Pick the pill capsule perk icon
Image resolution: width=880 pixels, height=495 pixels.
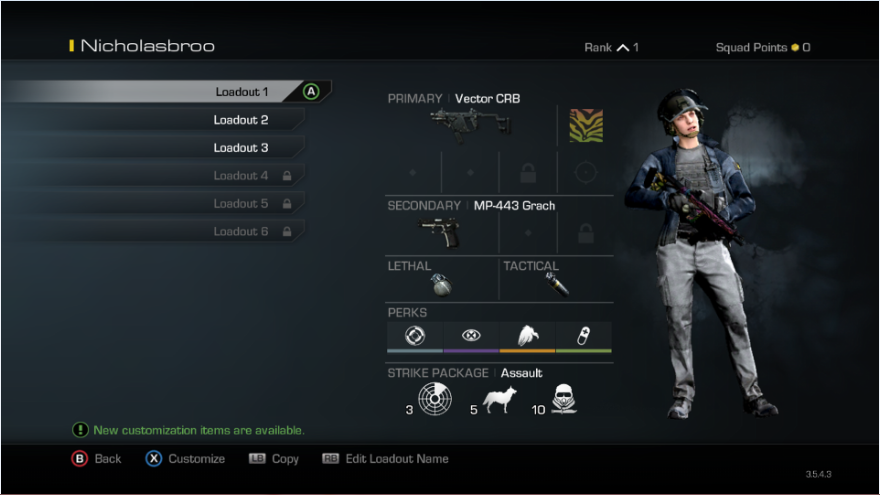pos(583,336)
